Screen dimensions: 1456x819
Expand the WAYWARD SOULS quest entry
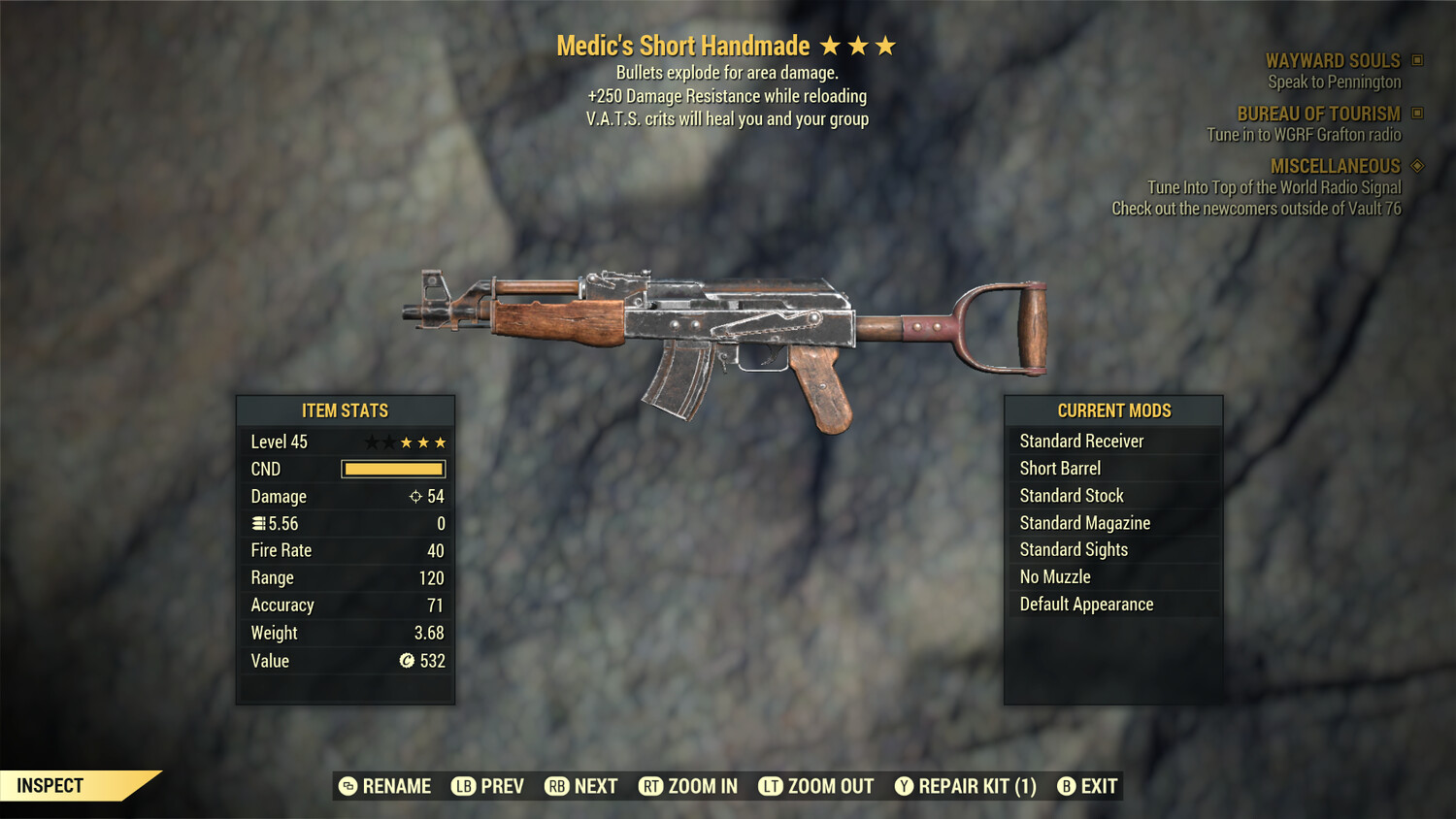pyautogui.click(x=1335, y=60)
